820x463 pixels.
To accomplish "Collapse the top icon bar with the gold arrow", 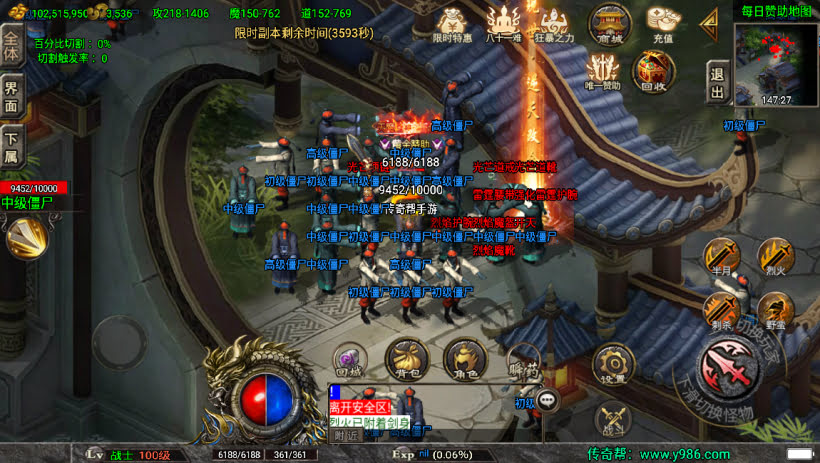I will coord(709,20).
